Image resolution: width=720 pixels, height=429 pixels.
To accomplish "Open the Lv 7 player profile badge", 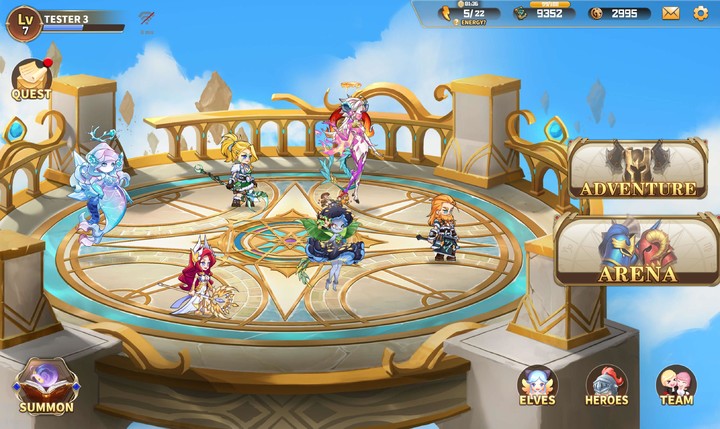I will [x=23, y=21].
